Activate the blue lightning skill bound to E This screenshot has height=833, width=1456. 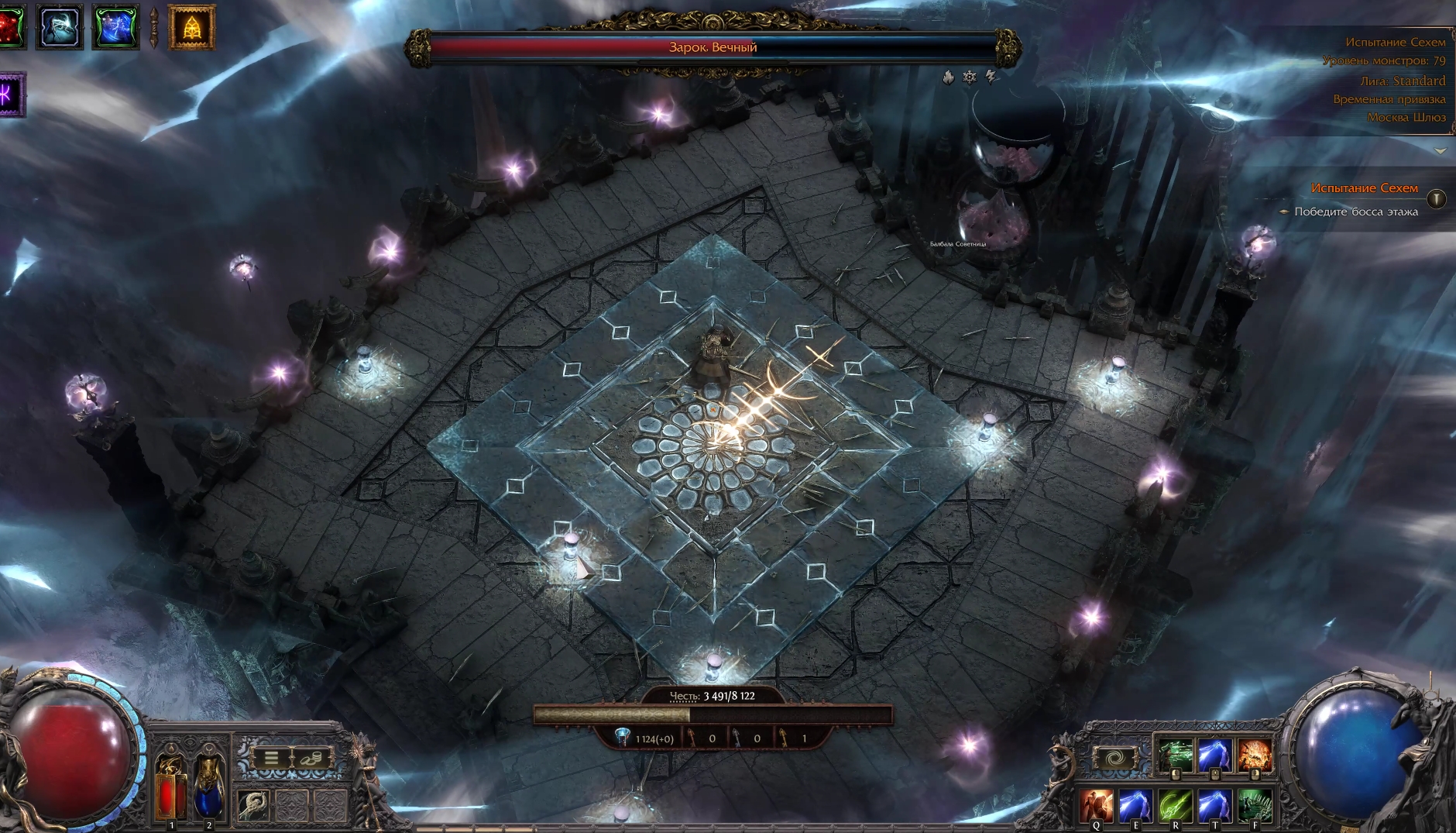pyautogui.click(x=1136, y=806)
